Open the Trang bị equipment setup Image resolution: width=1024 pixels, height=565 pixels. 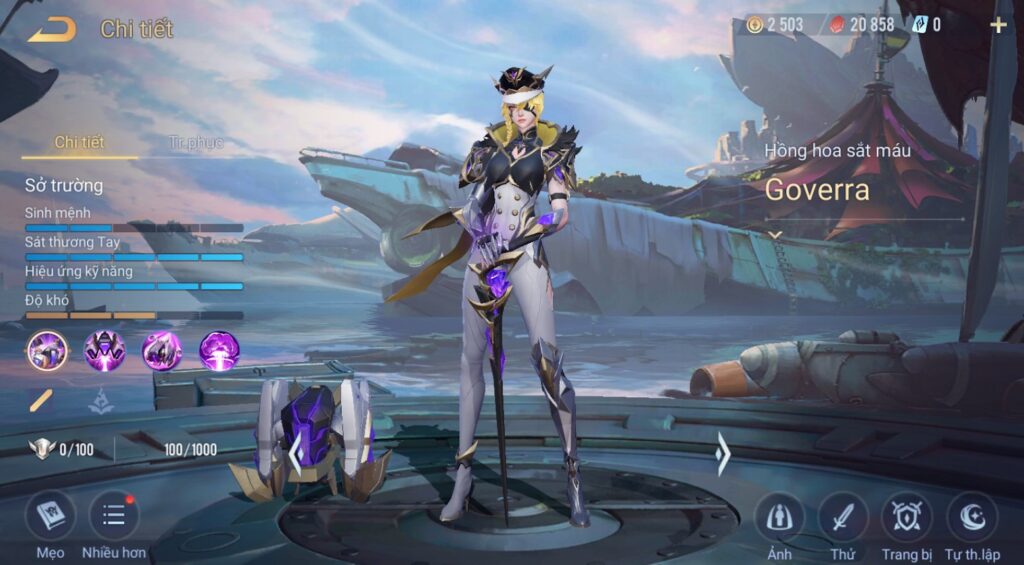907,518
